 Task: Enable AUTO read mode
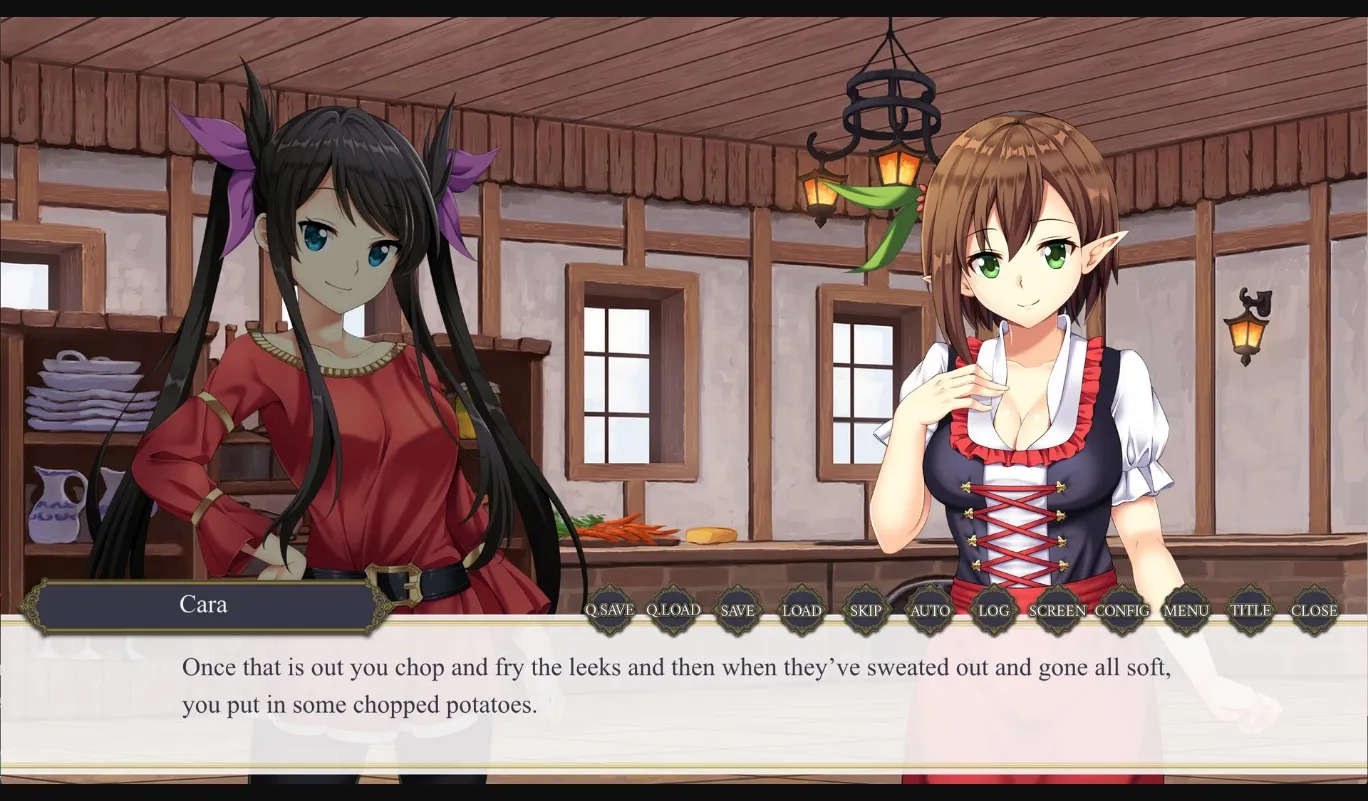[930, 610]
